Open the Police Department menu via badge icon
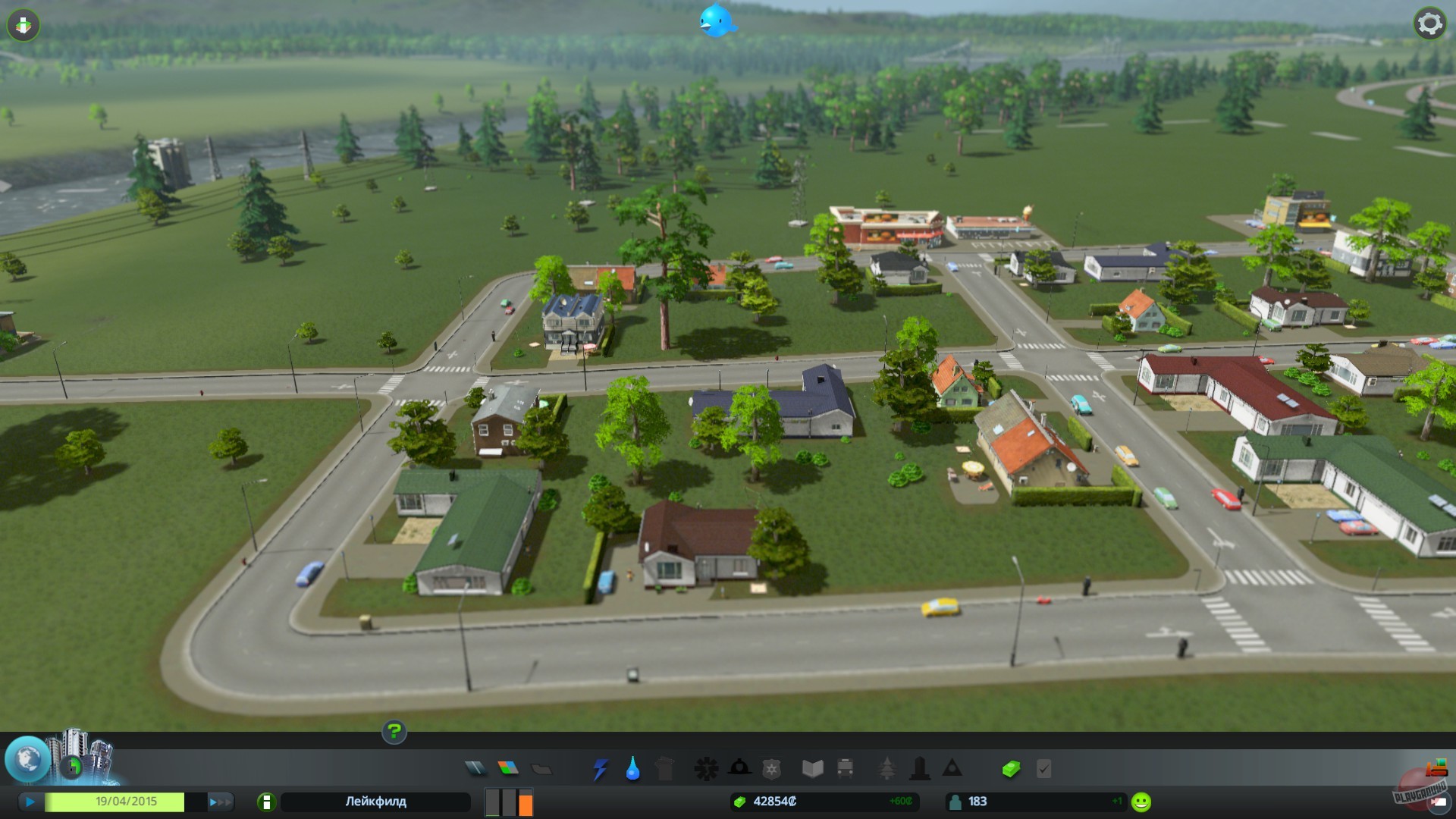This screenshot has width=1456, height=819. pos(770,768)
